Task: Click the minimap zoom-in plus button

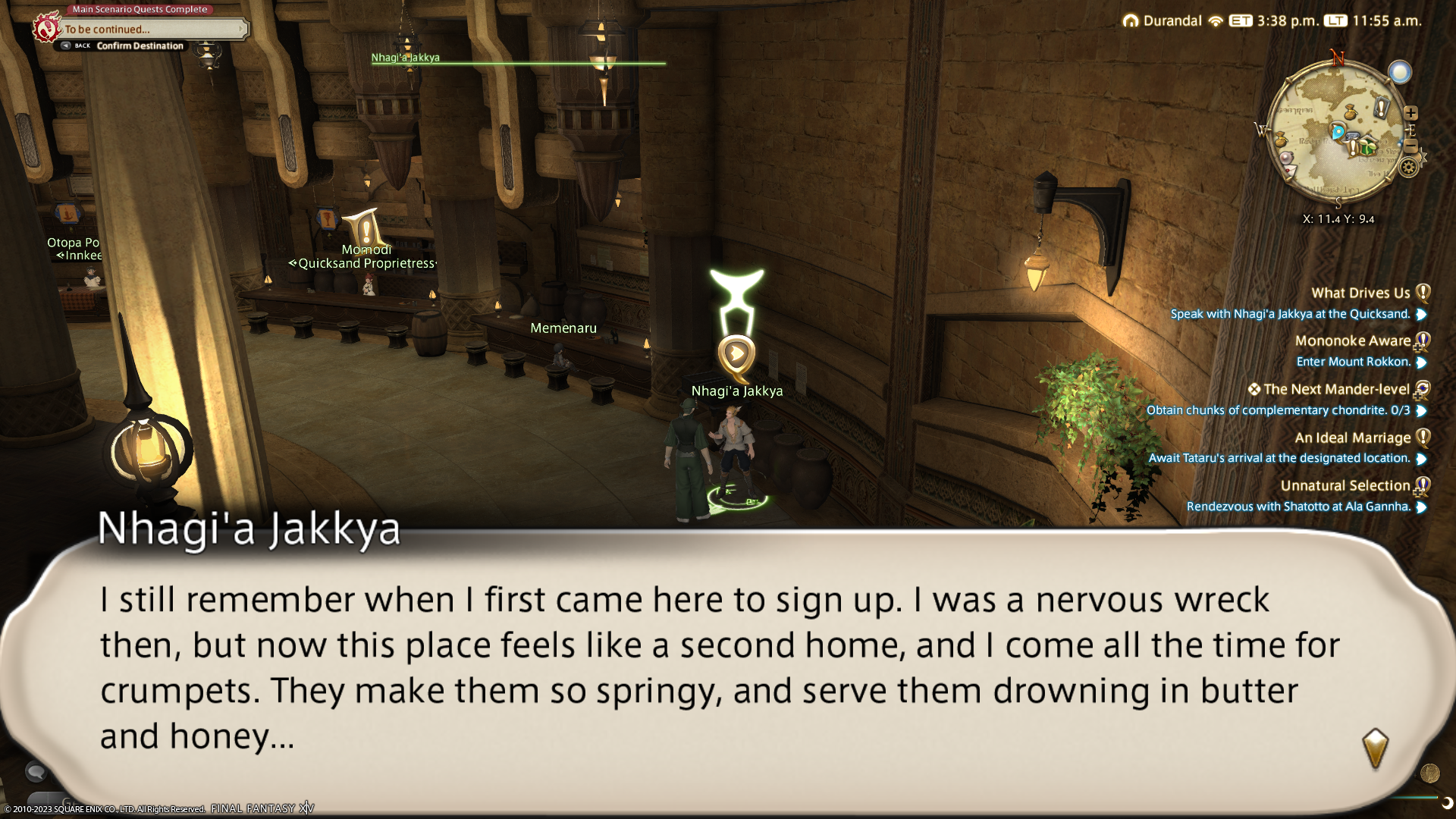Action: [1410, 113]
